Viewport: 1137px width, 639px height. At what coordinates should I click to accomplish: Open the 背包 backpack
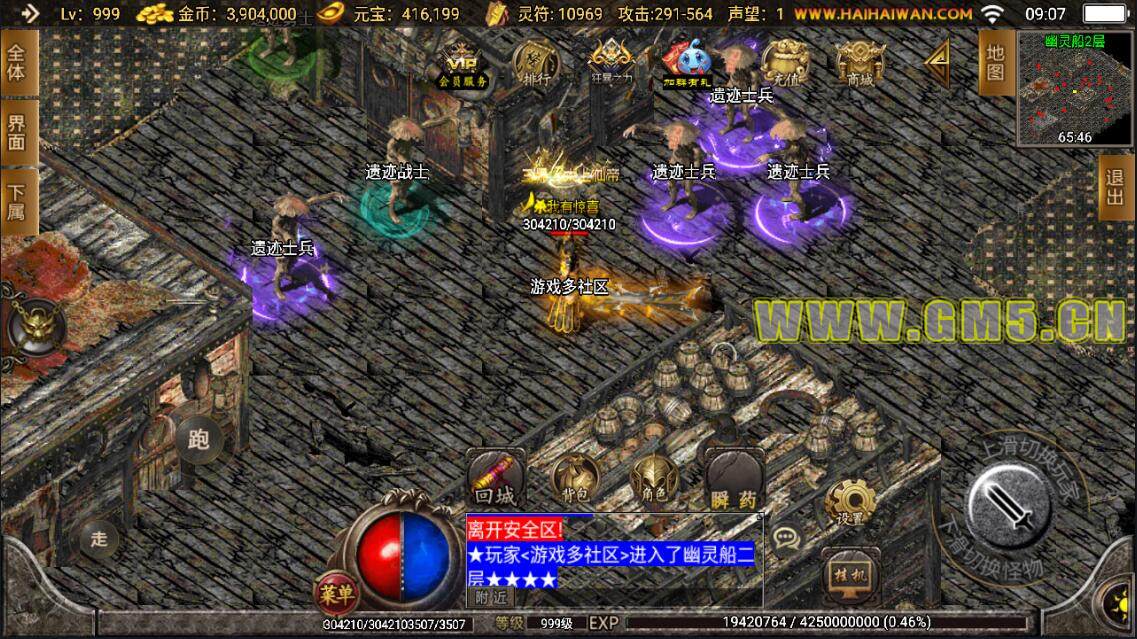tap(575, 479)
